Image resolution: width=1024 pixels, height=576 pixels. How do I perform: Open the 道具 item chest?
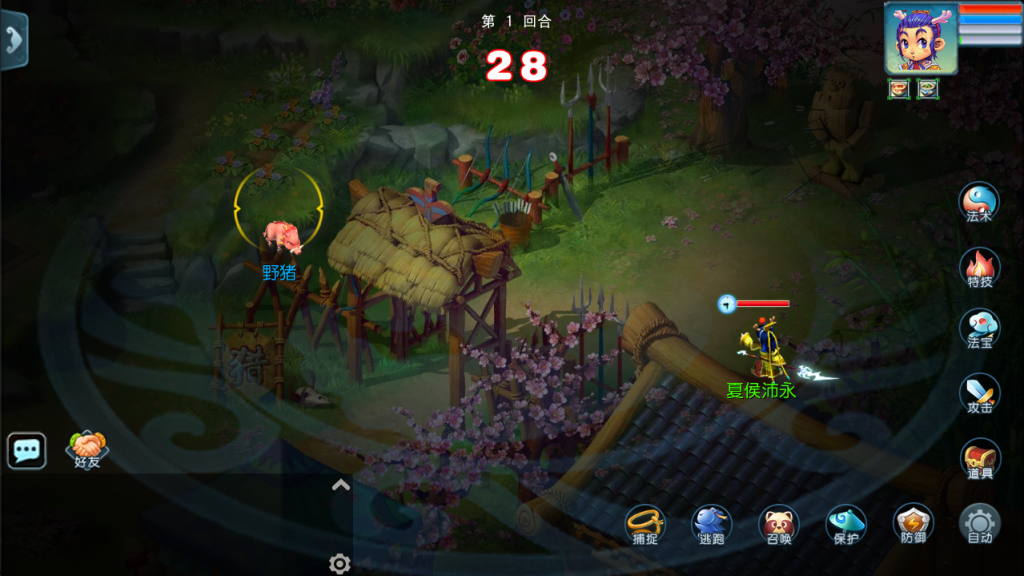coord(979,458)
